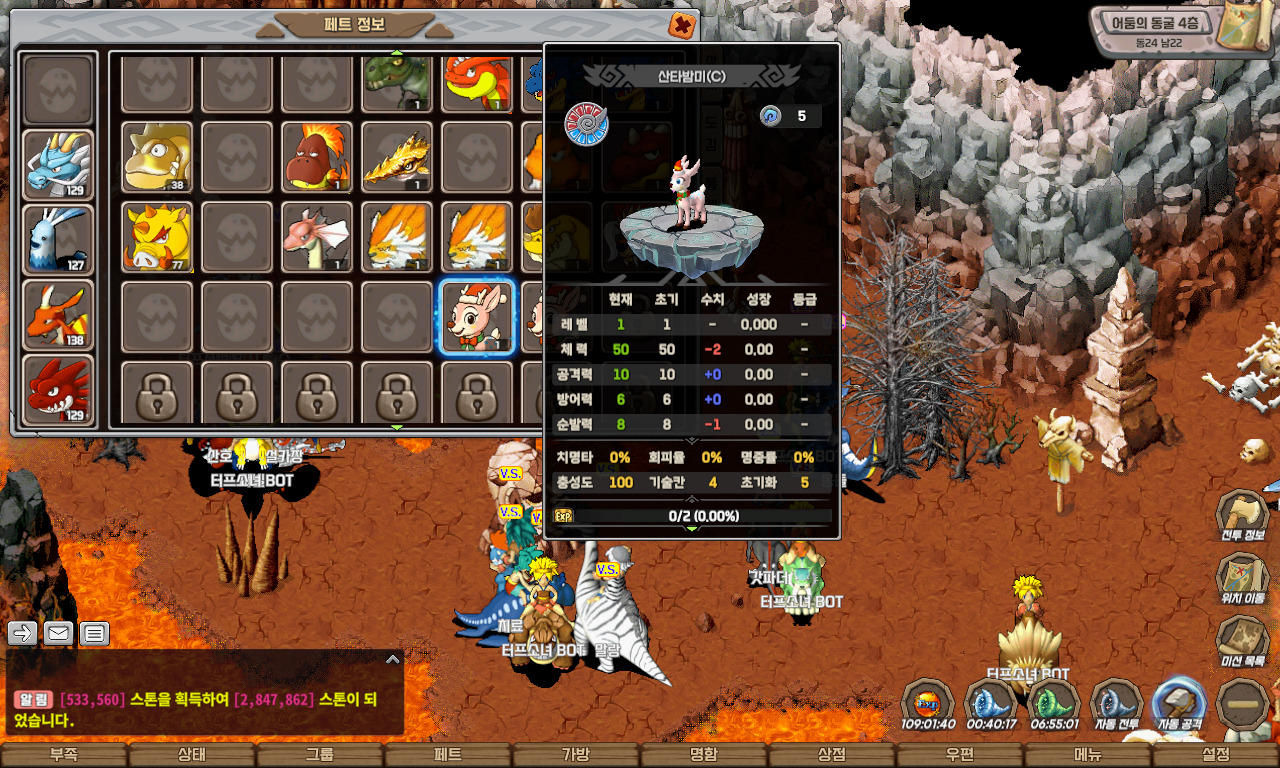This screenshot has width=1280, height=768.
Task: Open the 가방 bag menu
Action: tap(576, 755)
